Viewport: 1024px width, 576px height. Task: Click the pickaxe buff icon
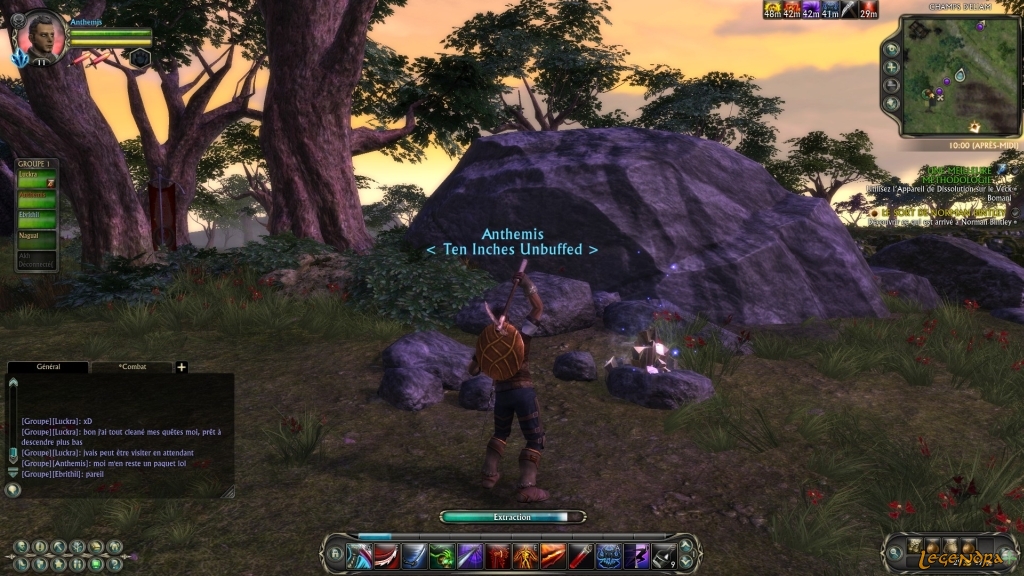point(848,9)
